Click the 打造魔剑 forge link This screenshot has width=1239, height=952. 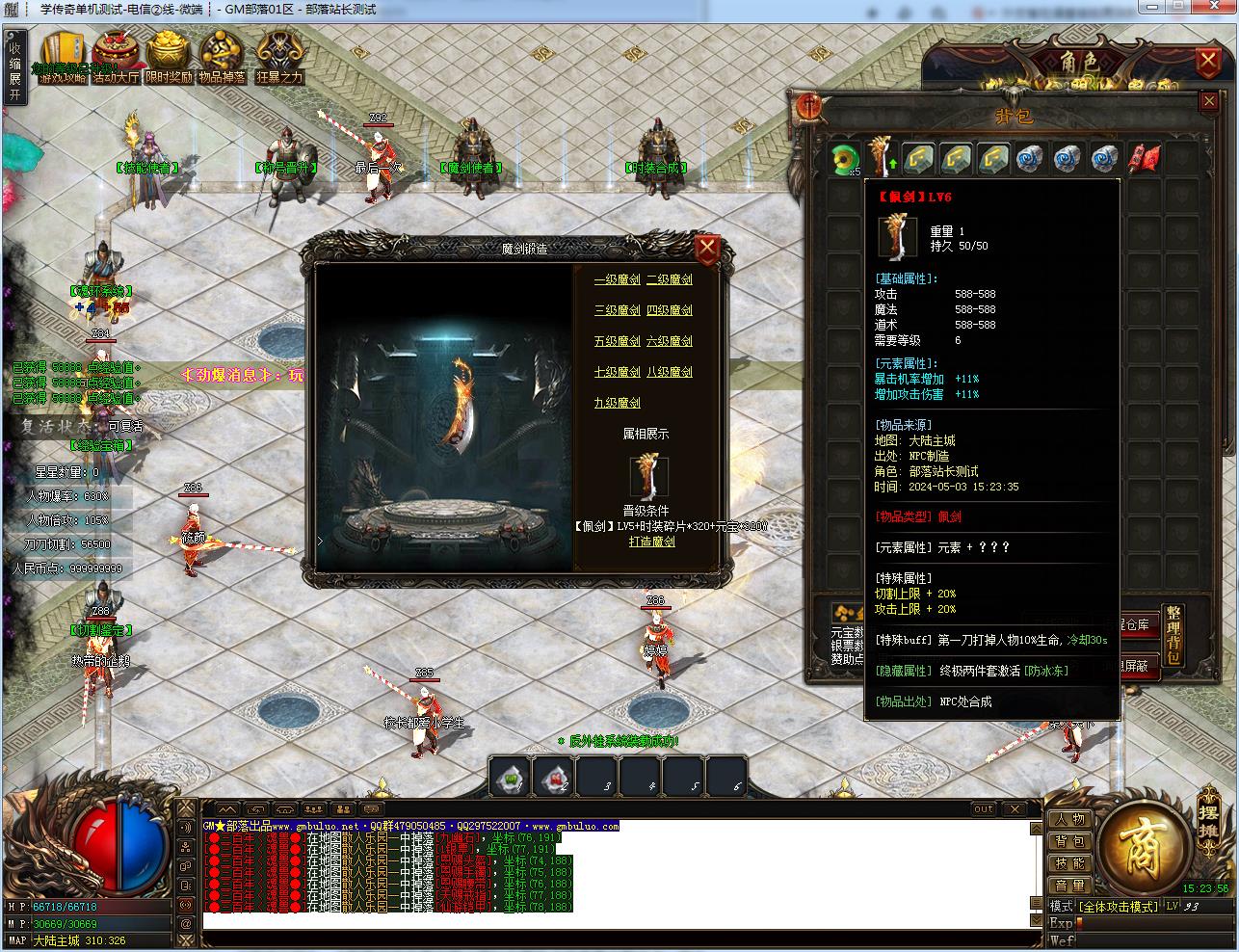coord(651,542)
